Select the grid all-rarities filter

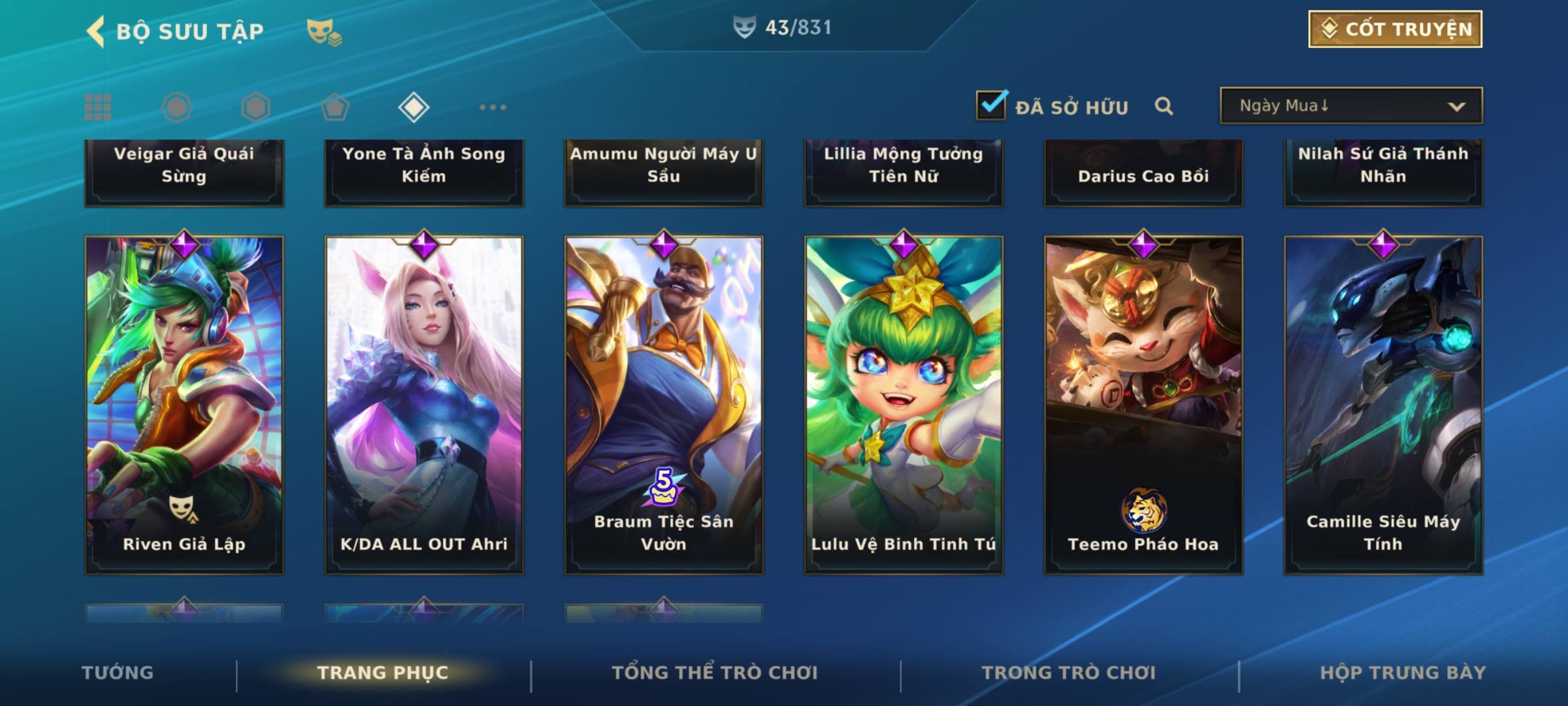click(x=98, y=107)
